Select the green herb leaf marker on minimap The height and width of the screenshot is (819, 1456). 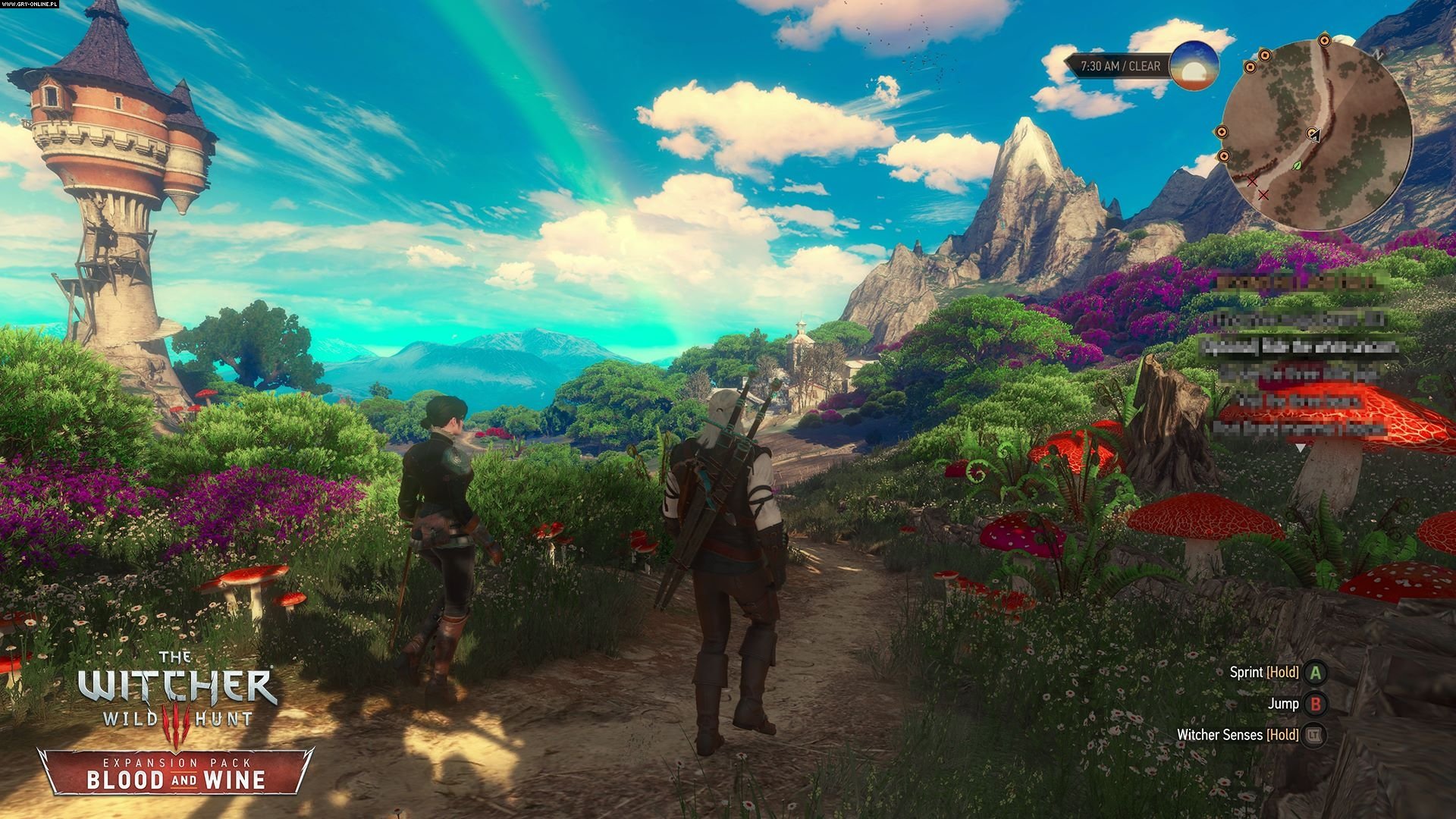1297,165
